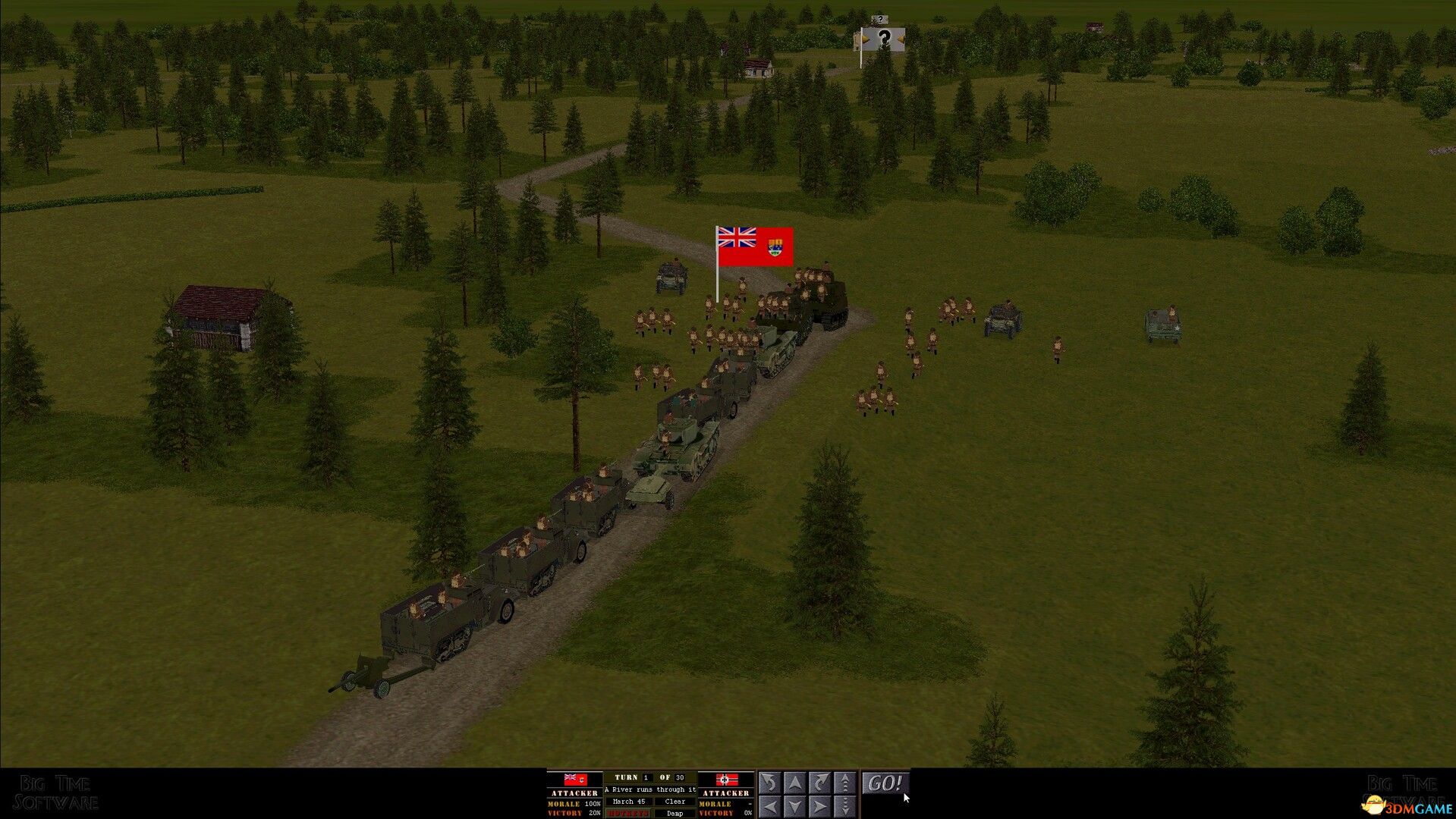The width and height of the screenshot is (1456, 819).
Task: Pan camera left with the left arrow
Action: click(769, 805)
